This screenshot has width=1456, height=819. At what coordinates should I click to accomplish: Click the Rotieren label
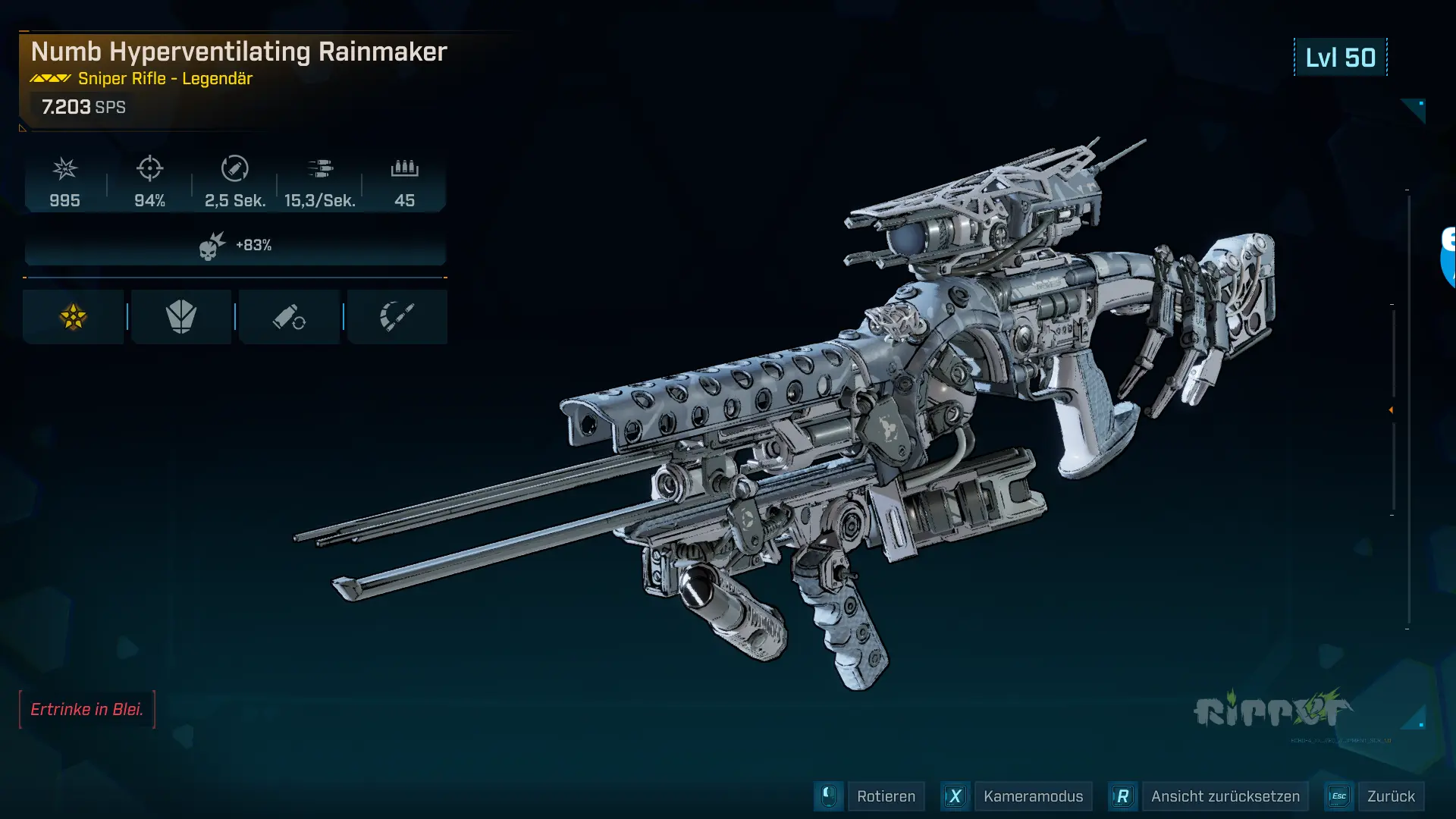pyautogui.click(x=886, y=796)
